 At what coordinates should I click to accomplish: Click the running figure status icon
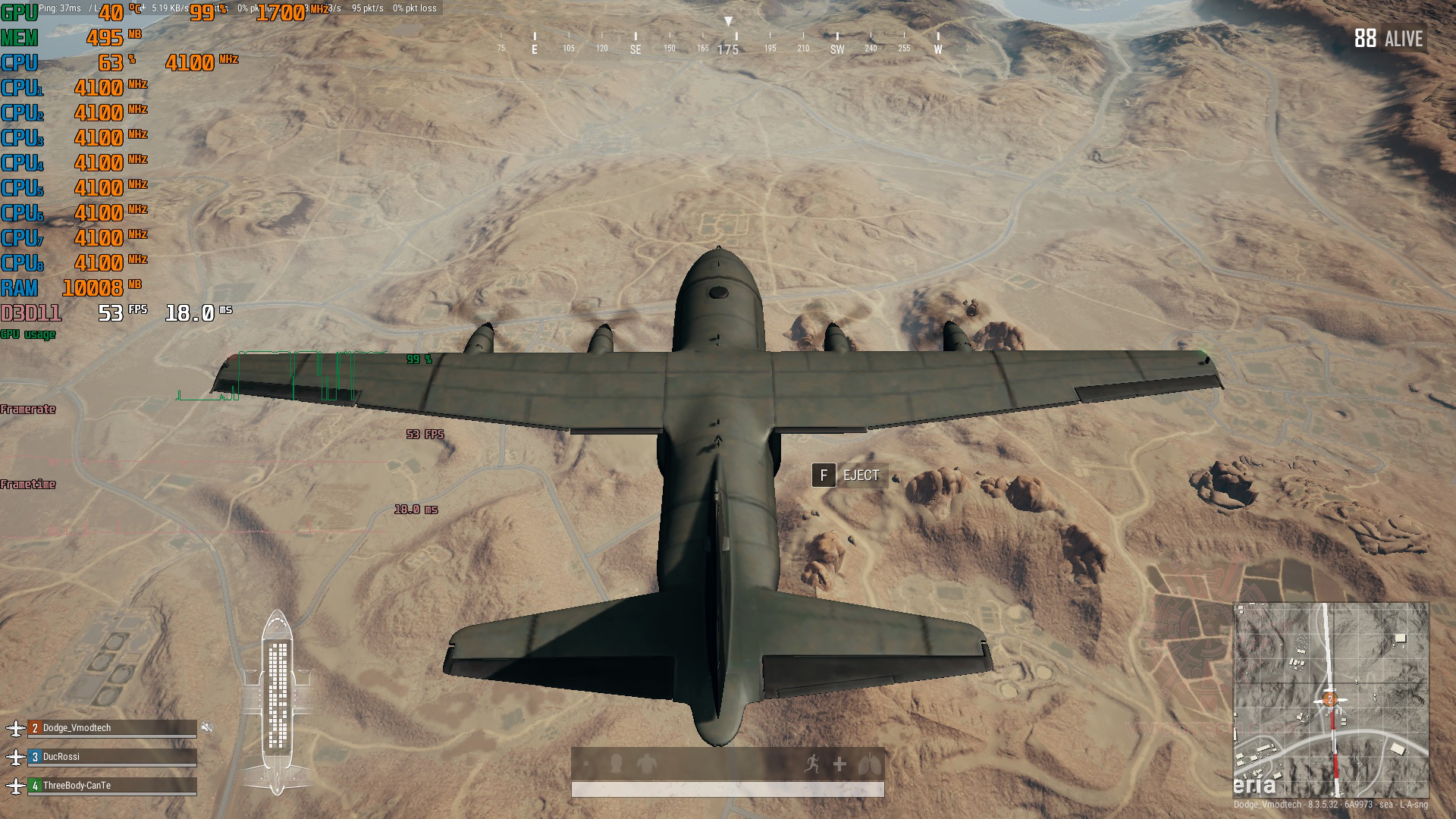coord(811,764)
